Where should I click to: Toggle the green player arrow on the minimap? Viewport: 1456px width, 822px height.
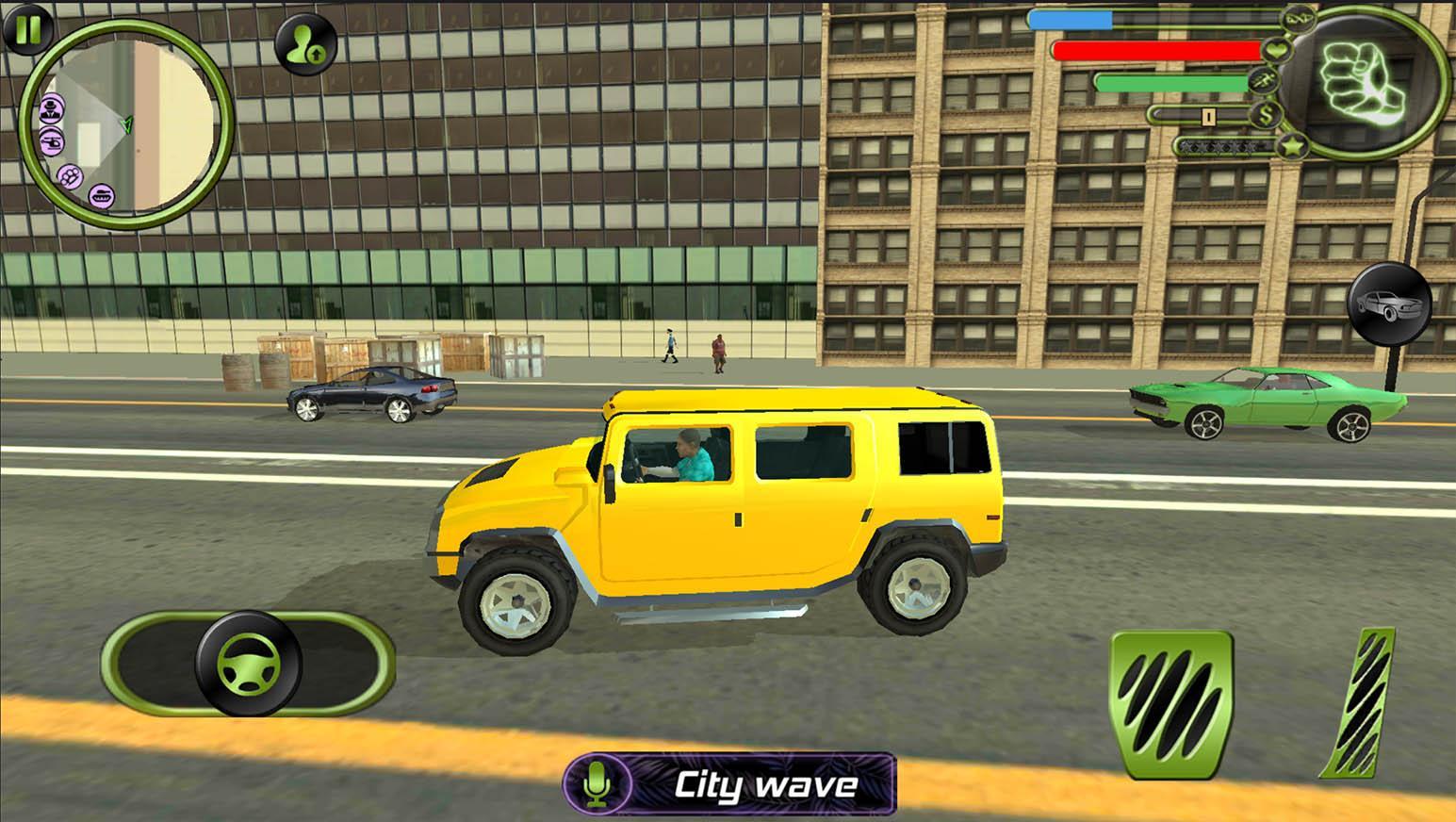point(127,124)
